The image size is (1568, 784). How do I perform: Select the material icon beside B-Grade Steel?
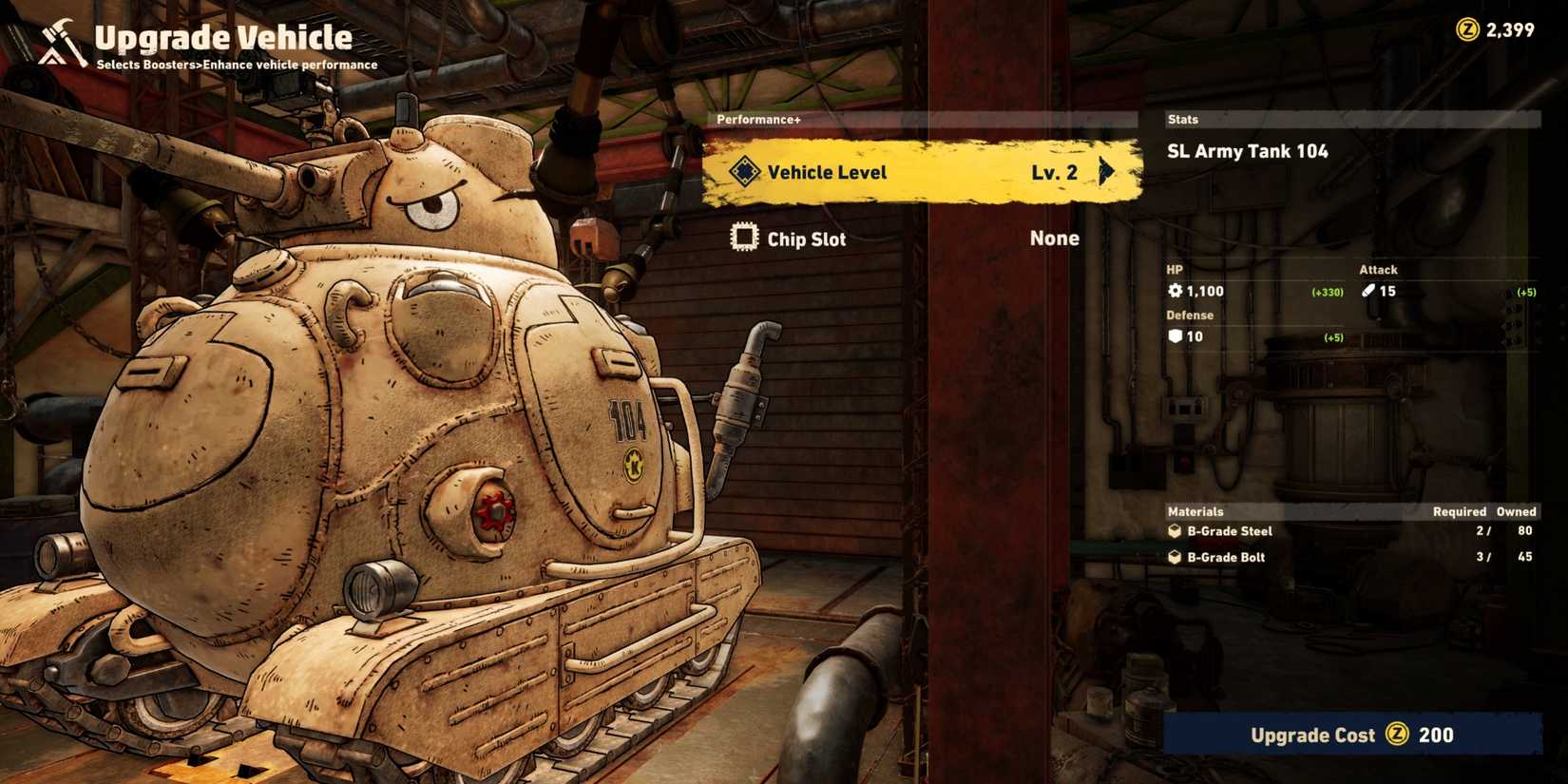point(1173,531)
